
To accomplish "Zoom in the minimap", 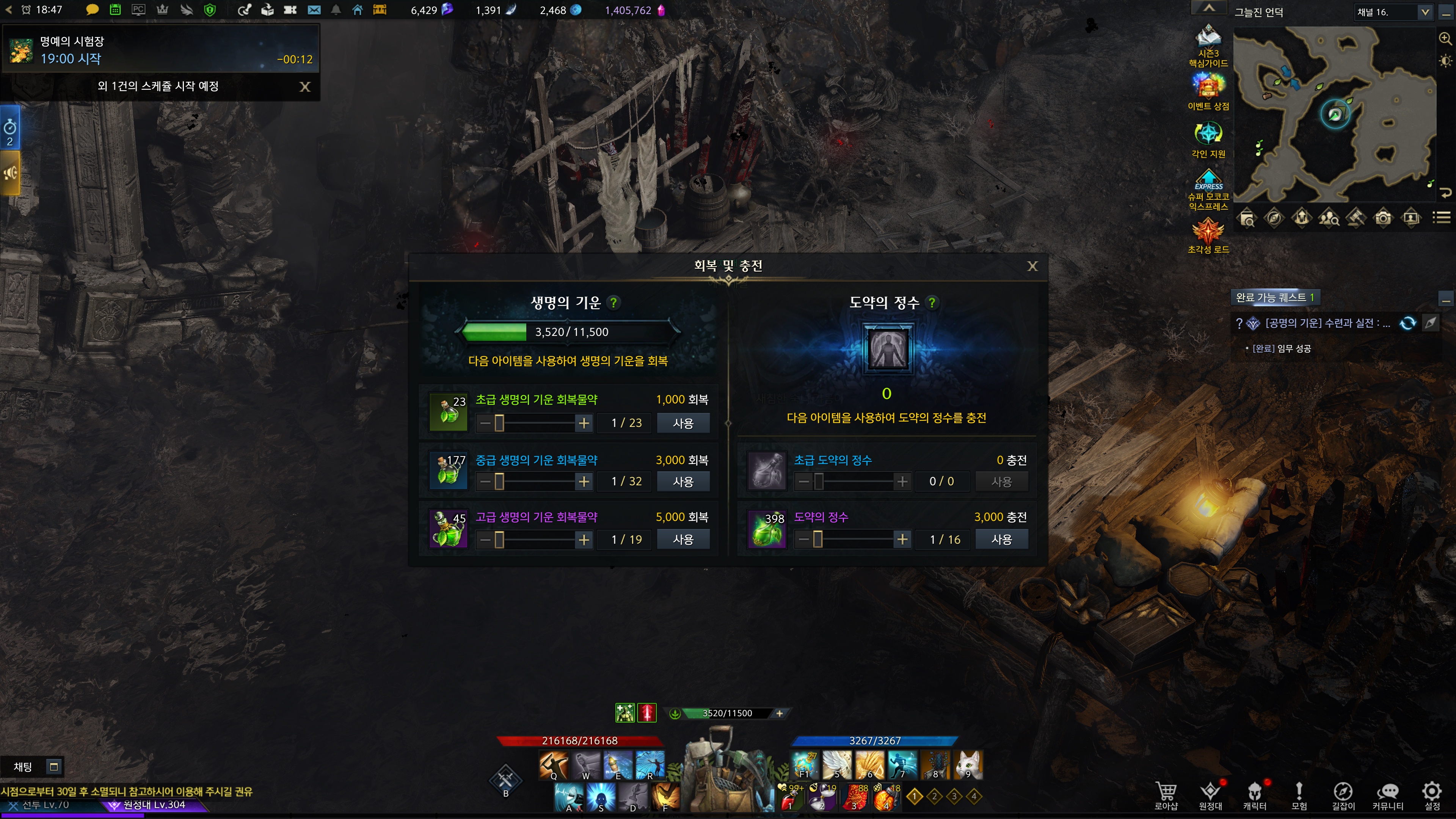I will point(1445,38).
